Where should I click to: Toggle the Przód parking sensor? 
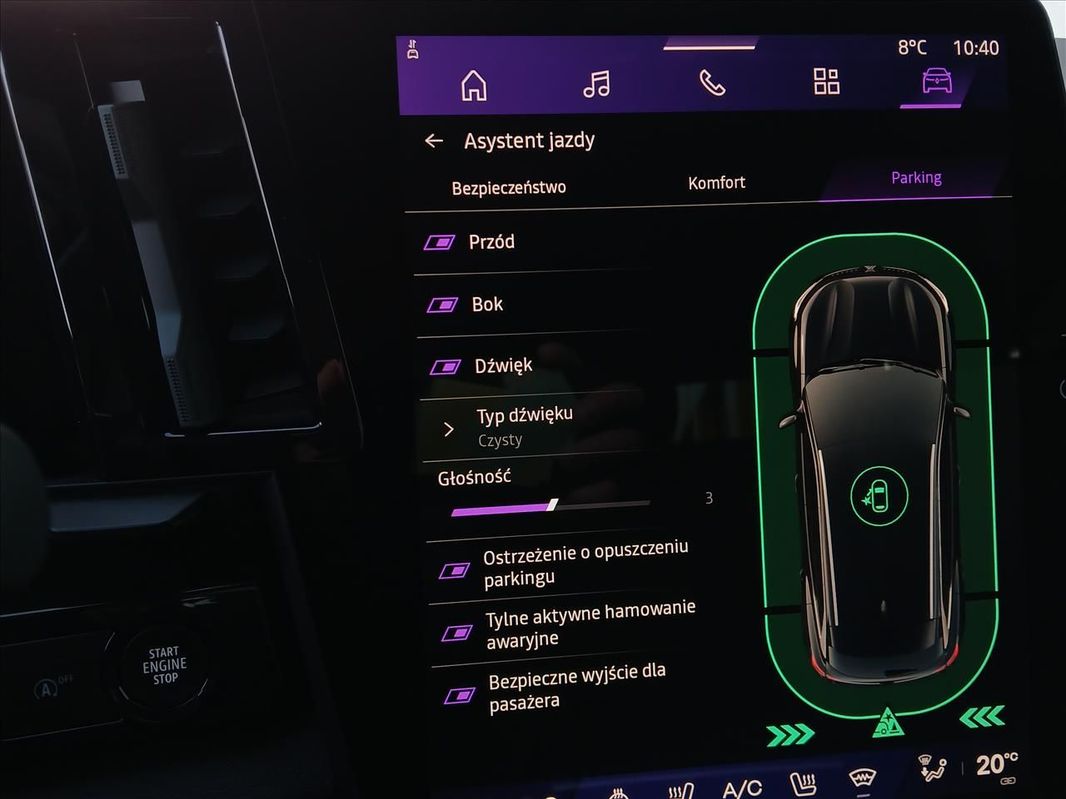click(439, 242)
